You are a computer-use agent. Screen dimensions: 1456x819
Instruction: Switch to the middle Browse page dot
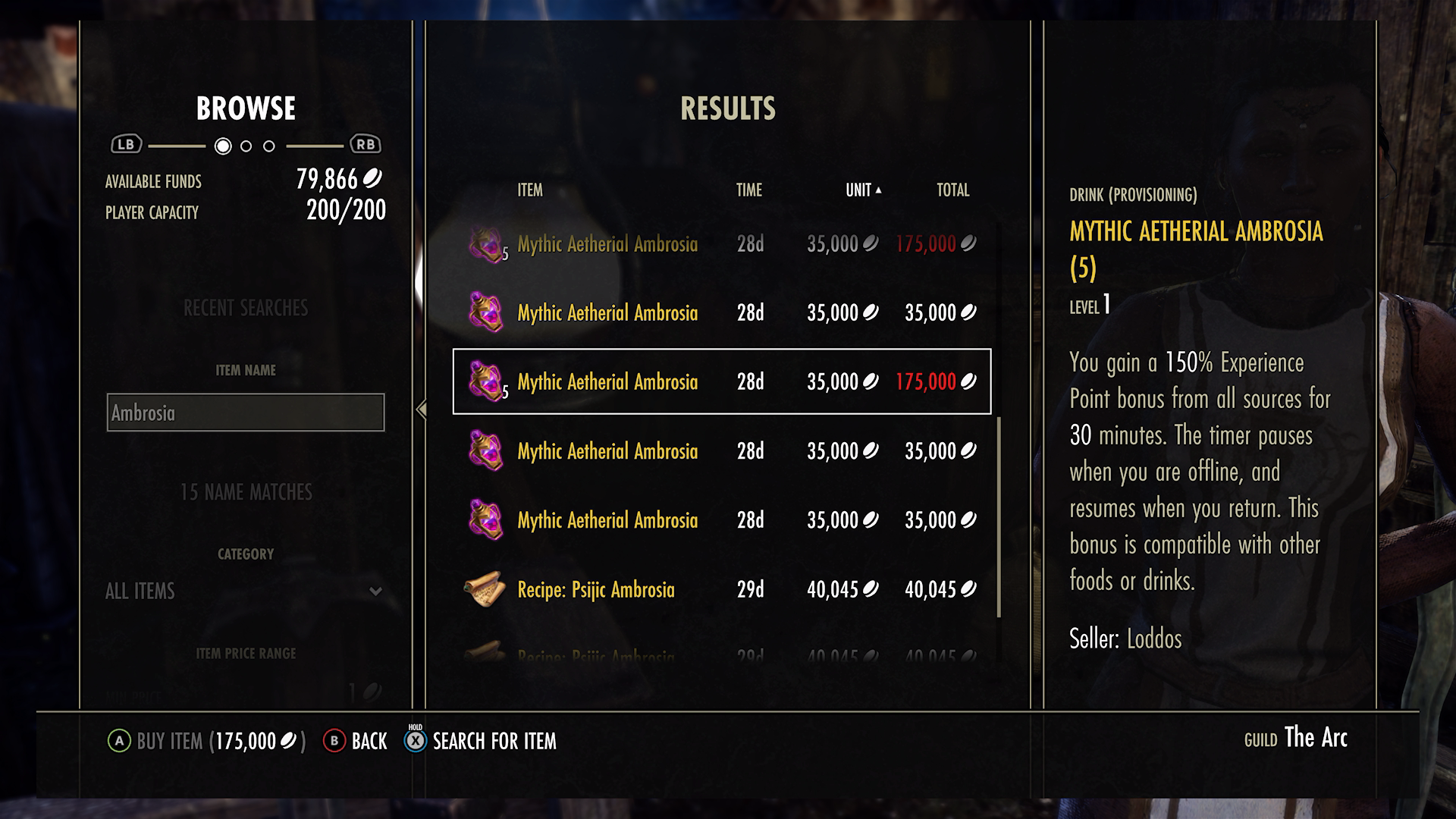tap(246, 146)
